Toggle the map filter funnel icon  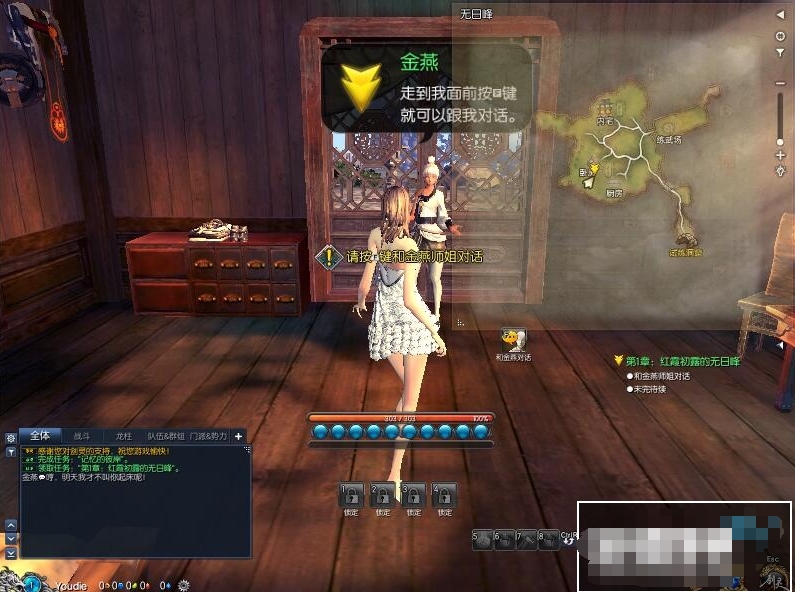click(780, 51)
